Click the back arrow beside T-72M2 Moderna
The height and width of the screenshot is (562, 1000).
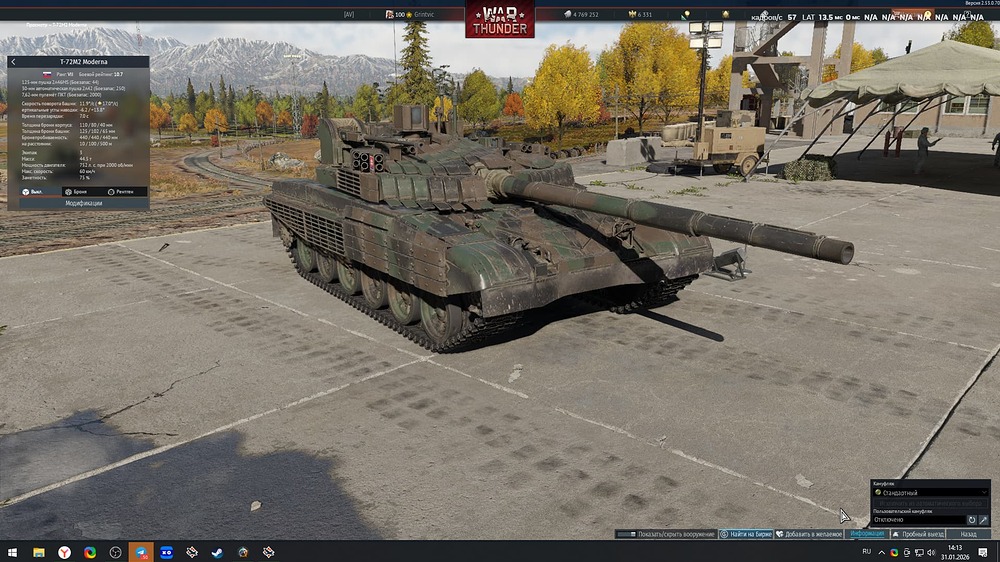click(x=13, y=62)
